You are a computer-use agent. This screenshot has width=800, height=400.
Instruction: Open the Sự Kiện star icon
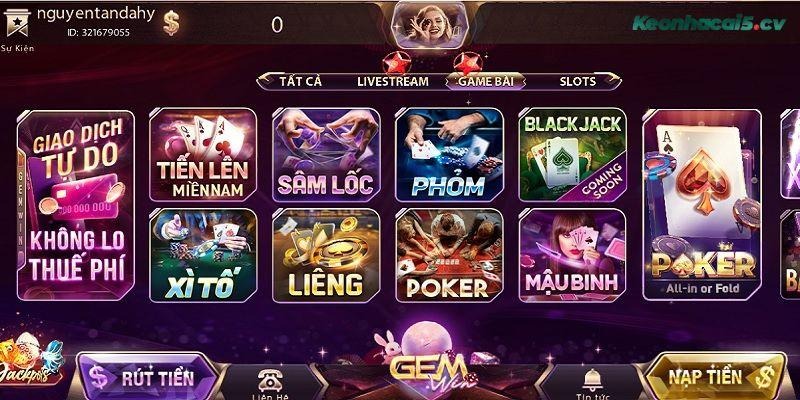(14, 28)
